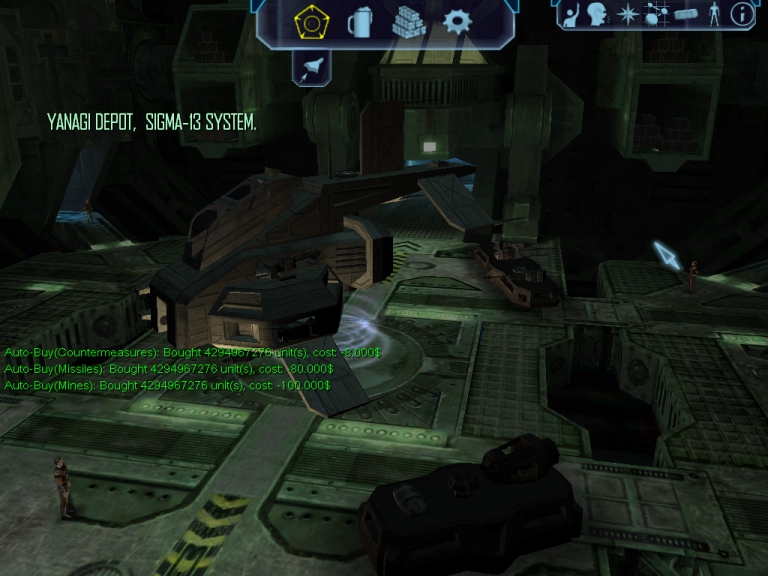
Task: Go to the Bar via beer mug icon
Action: [359, 22]
